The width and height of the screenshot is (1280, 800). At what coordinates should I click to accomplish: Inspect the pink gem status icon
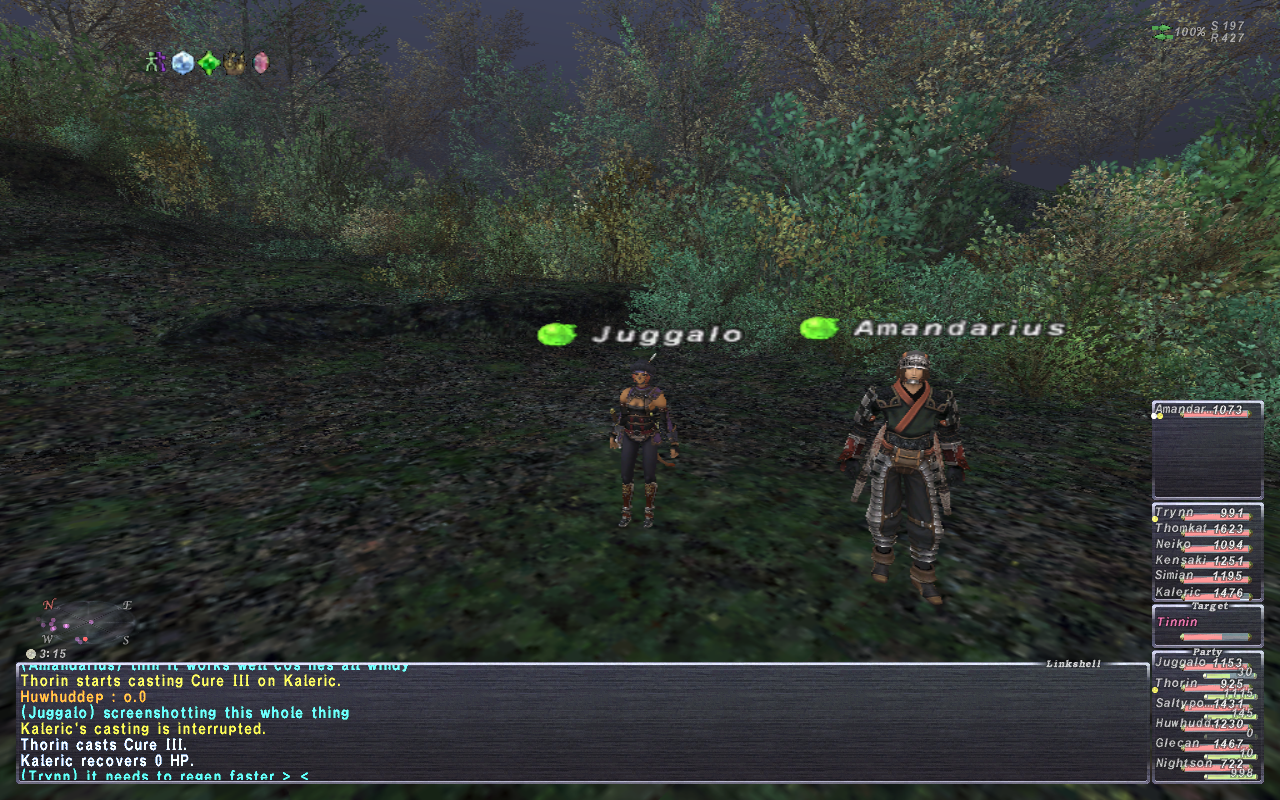point(261,63)
